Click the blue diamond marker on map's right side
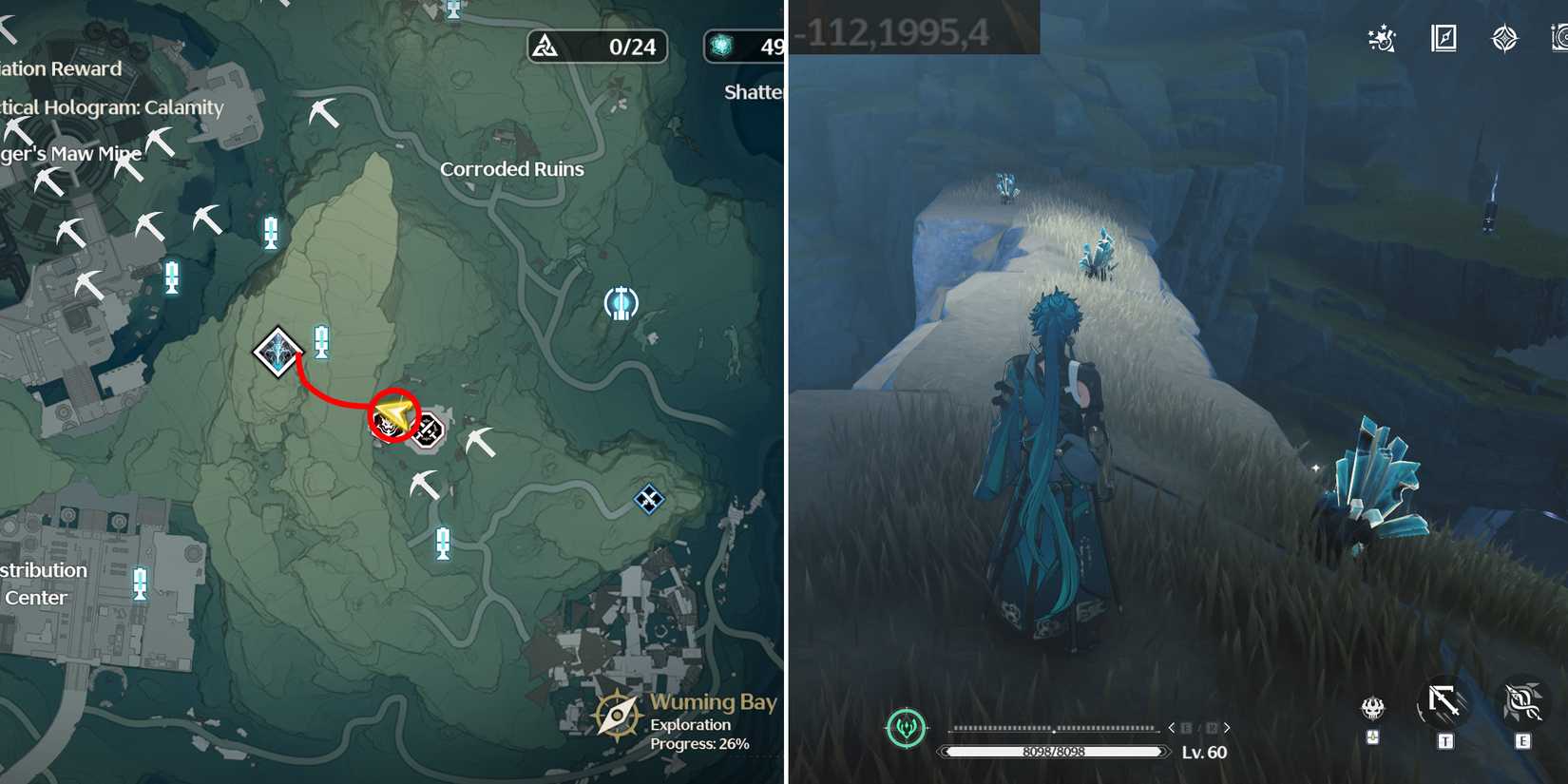 pos(648,499)
